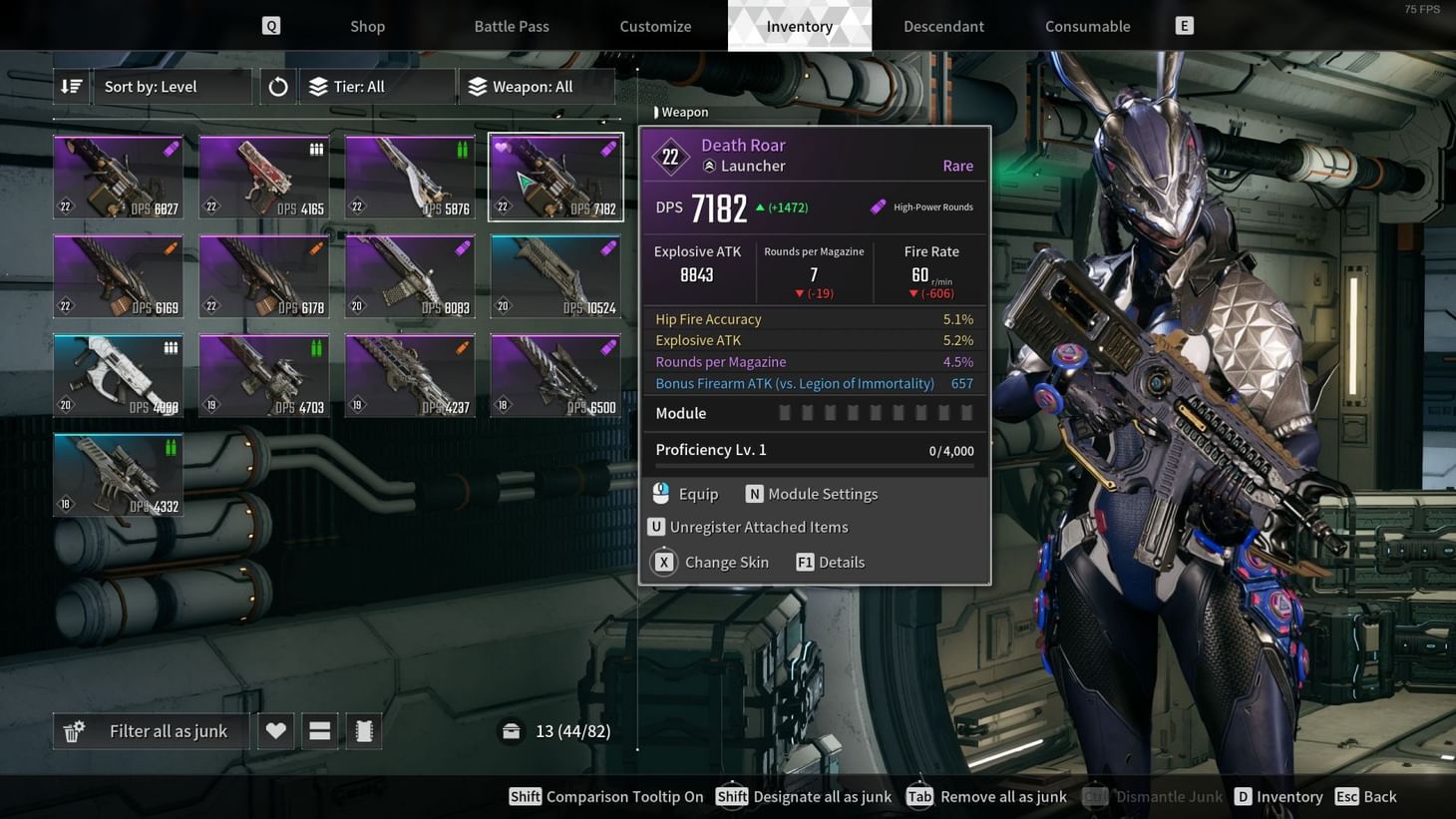Select the Death Roar launcher thumbnail
The height and width of the screenshot is (819, 1456).
(554, 176)
